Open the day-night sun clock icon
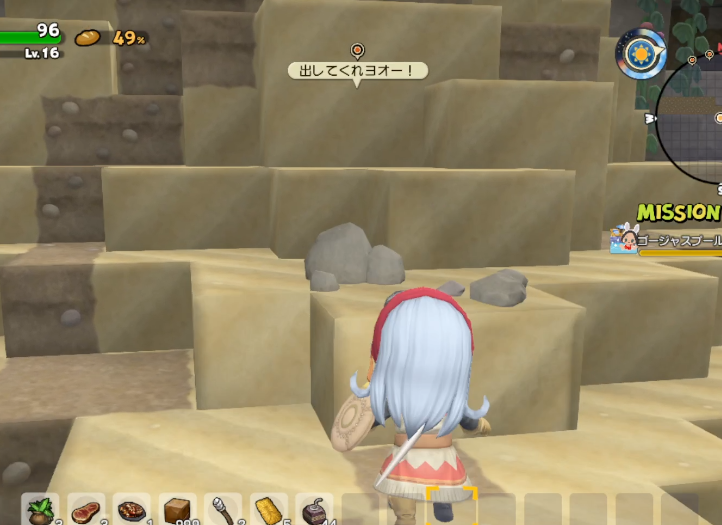The image size is (722, 525). [x=641, y=53]
